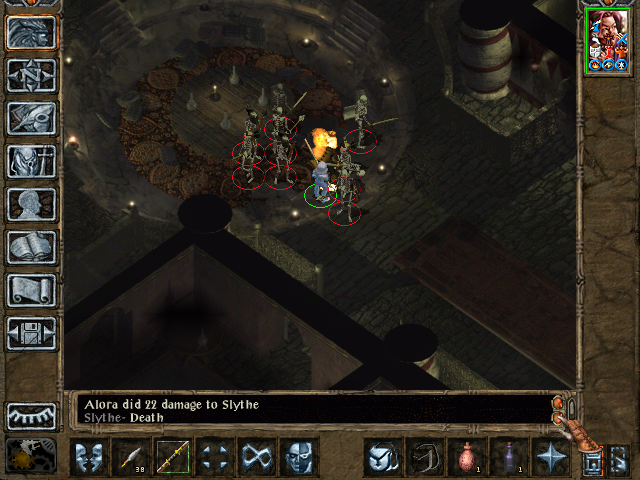
Task: Activate the four-arrows action button
Action: coord(215,457)
